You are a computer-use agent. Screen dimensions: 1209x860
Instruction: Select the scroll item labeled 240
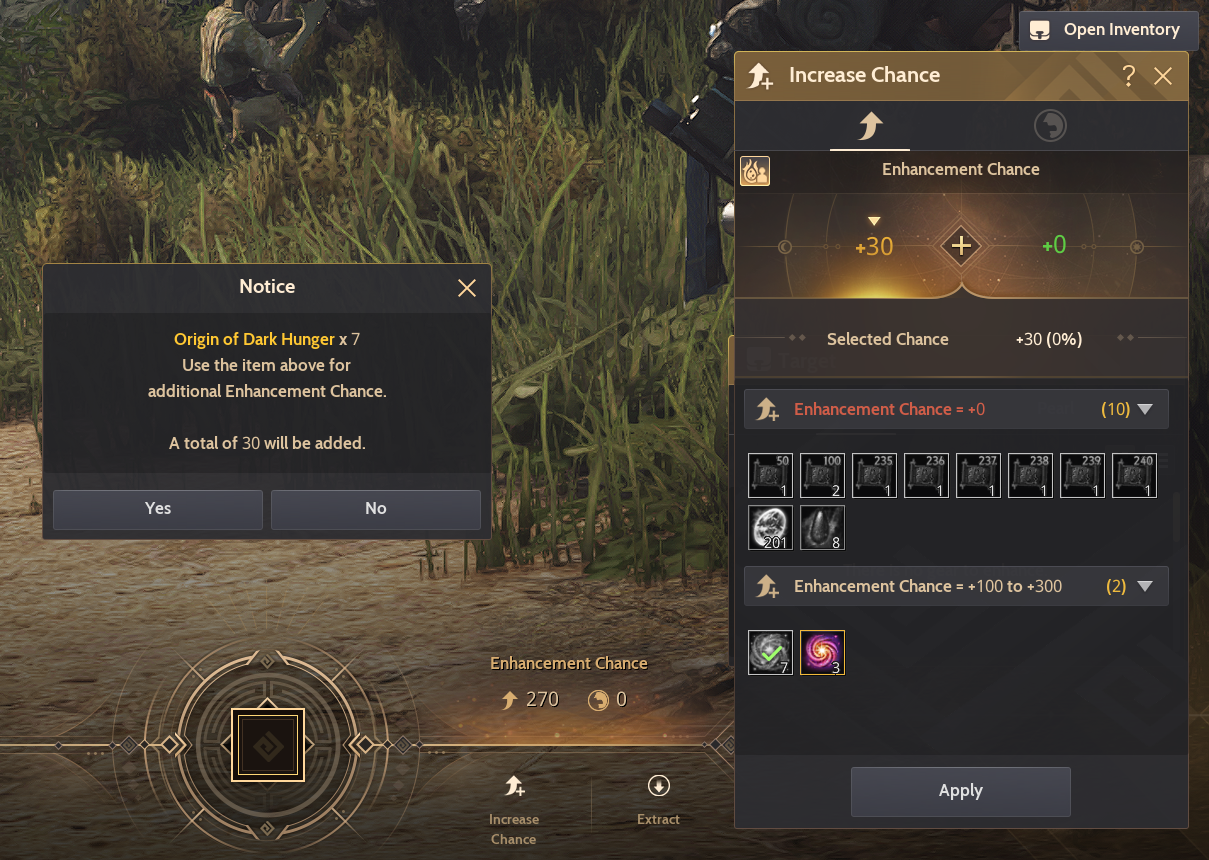pyautogui.click(x=1134, y=475)
